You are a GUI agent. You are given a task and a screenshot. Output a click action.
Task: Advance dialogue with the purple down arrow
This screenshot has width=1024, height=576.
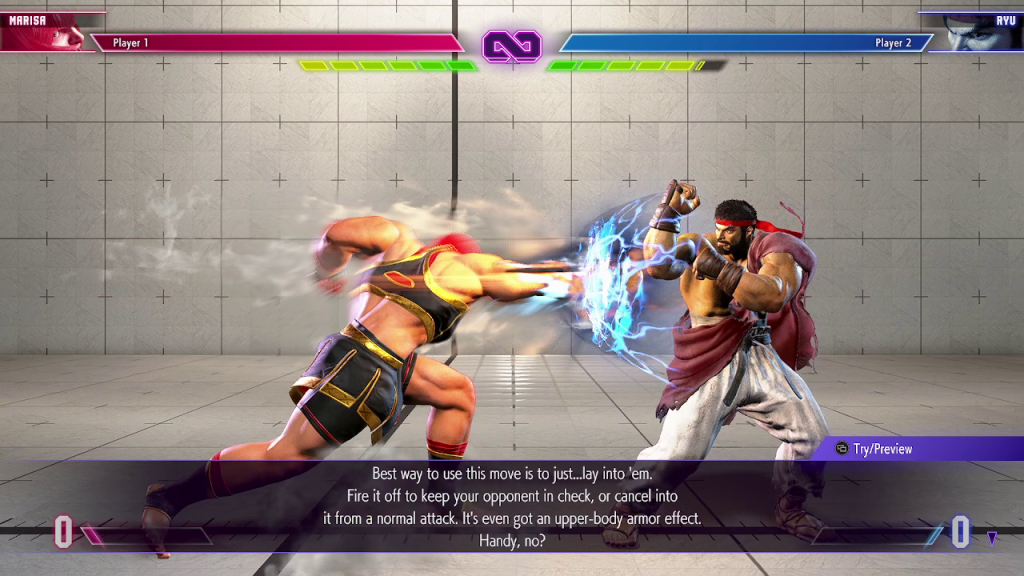click(x=991, y=538)
